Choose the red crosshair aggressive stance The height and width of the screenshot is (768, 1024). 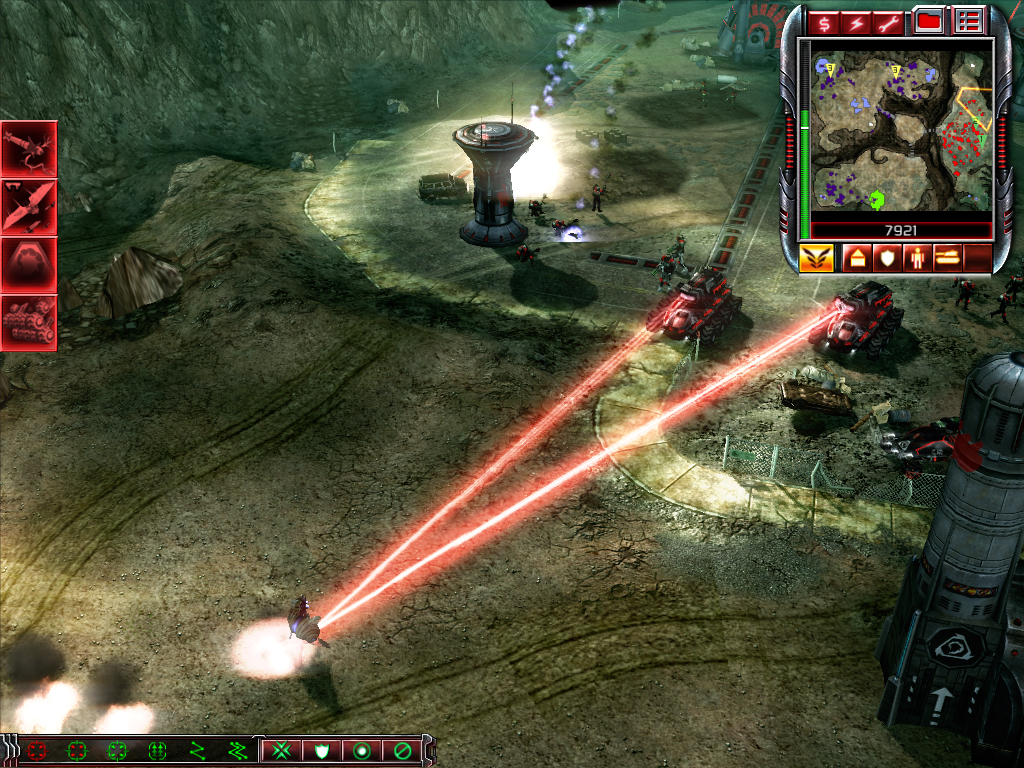(x=38, y=749)
